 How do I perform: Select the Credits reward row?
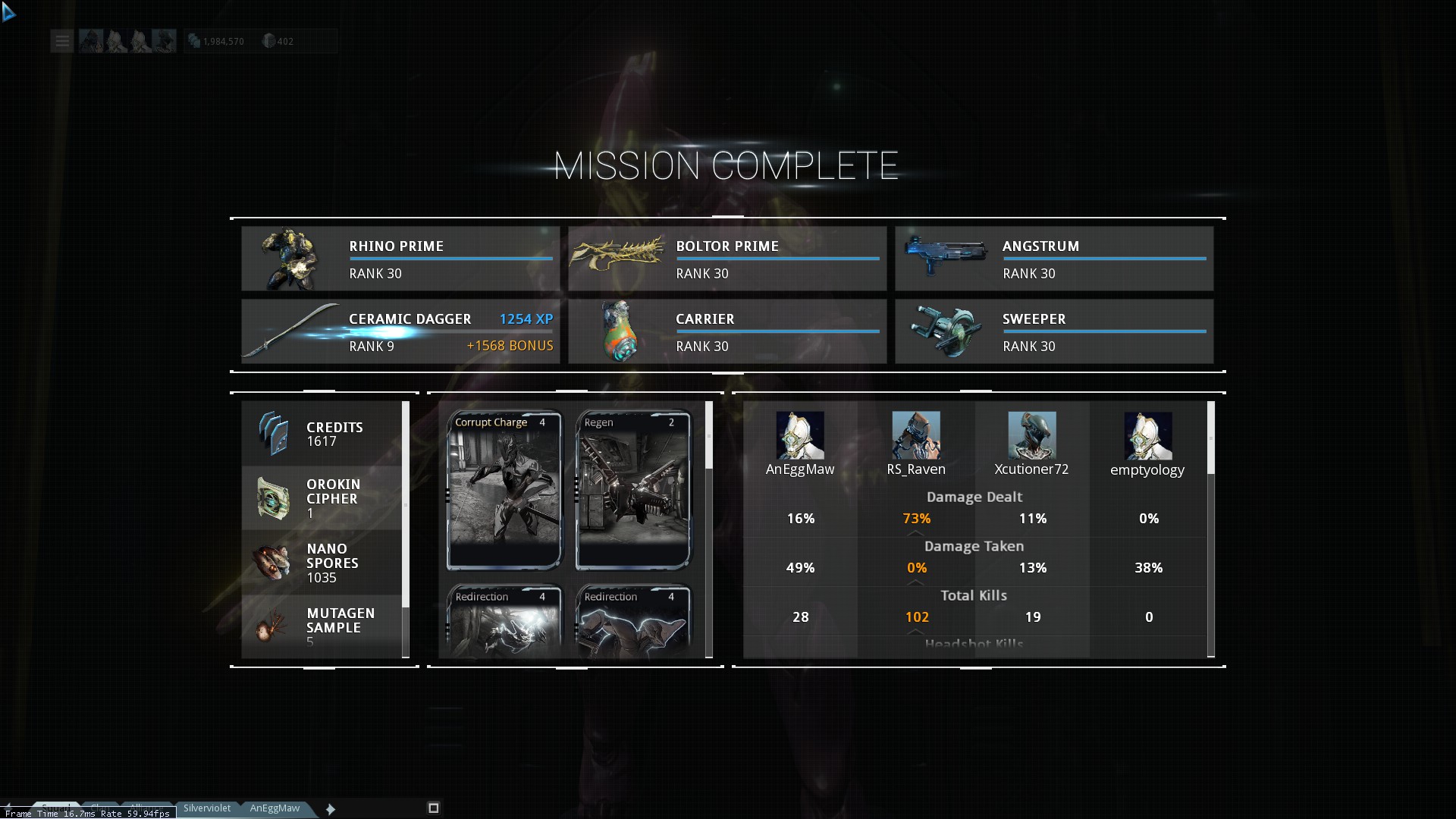point(322,434)
